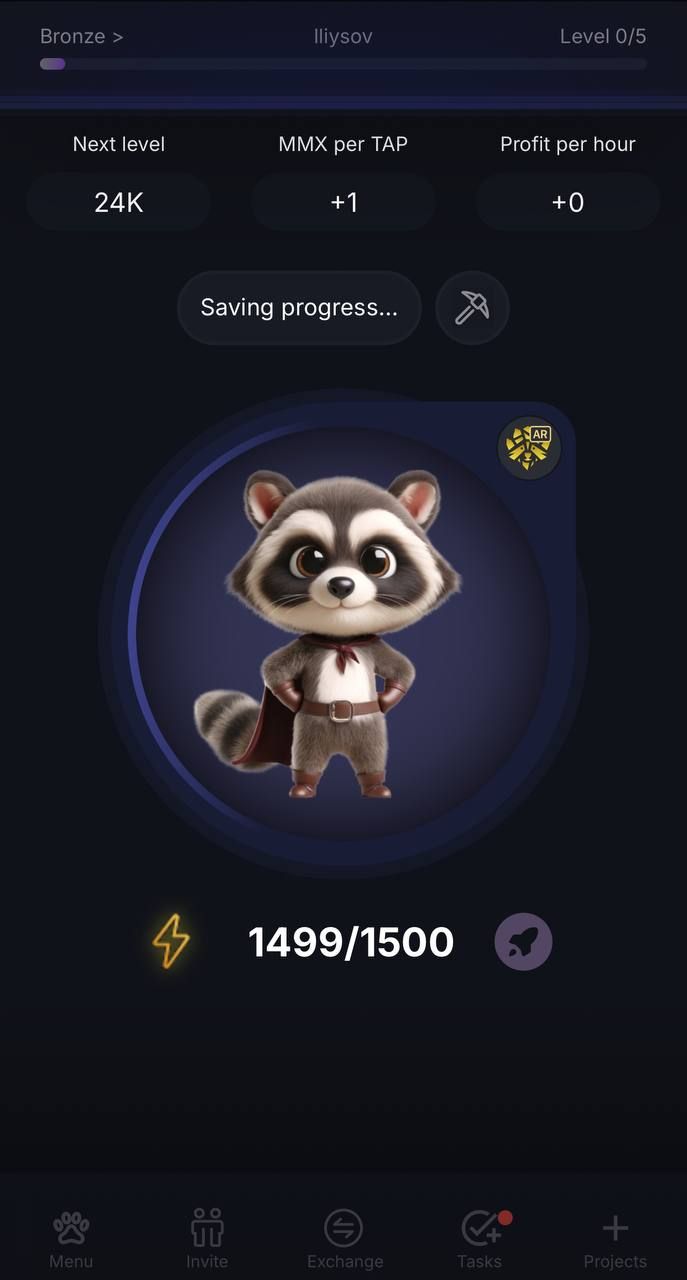
Task: Show the Projects tab
Action: [x=615, y=1238]
